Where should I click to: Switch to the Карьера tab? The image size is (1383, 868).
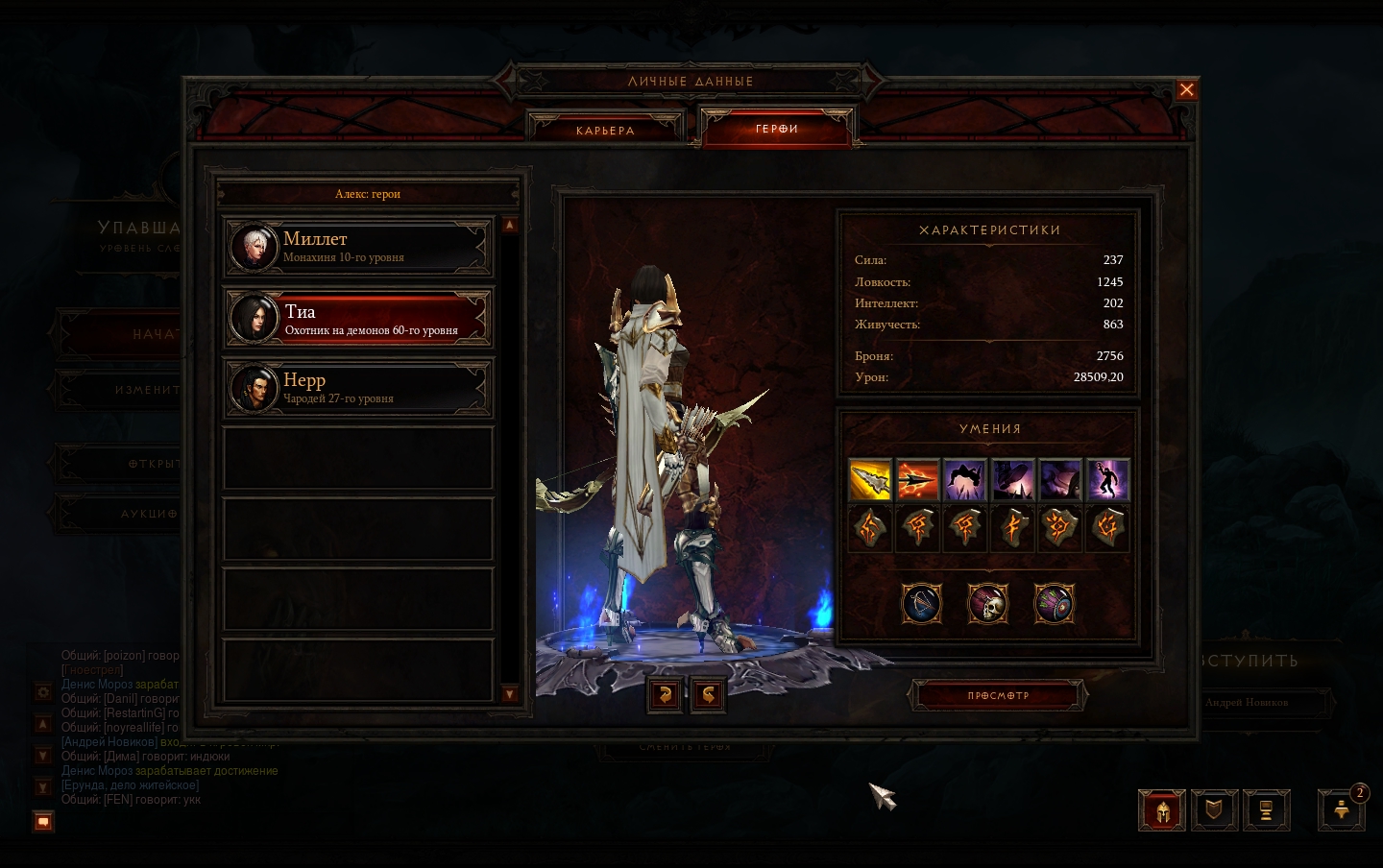click(605, 131)
